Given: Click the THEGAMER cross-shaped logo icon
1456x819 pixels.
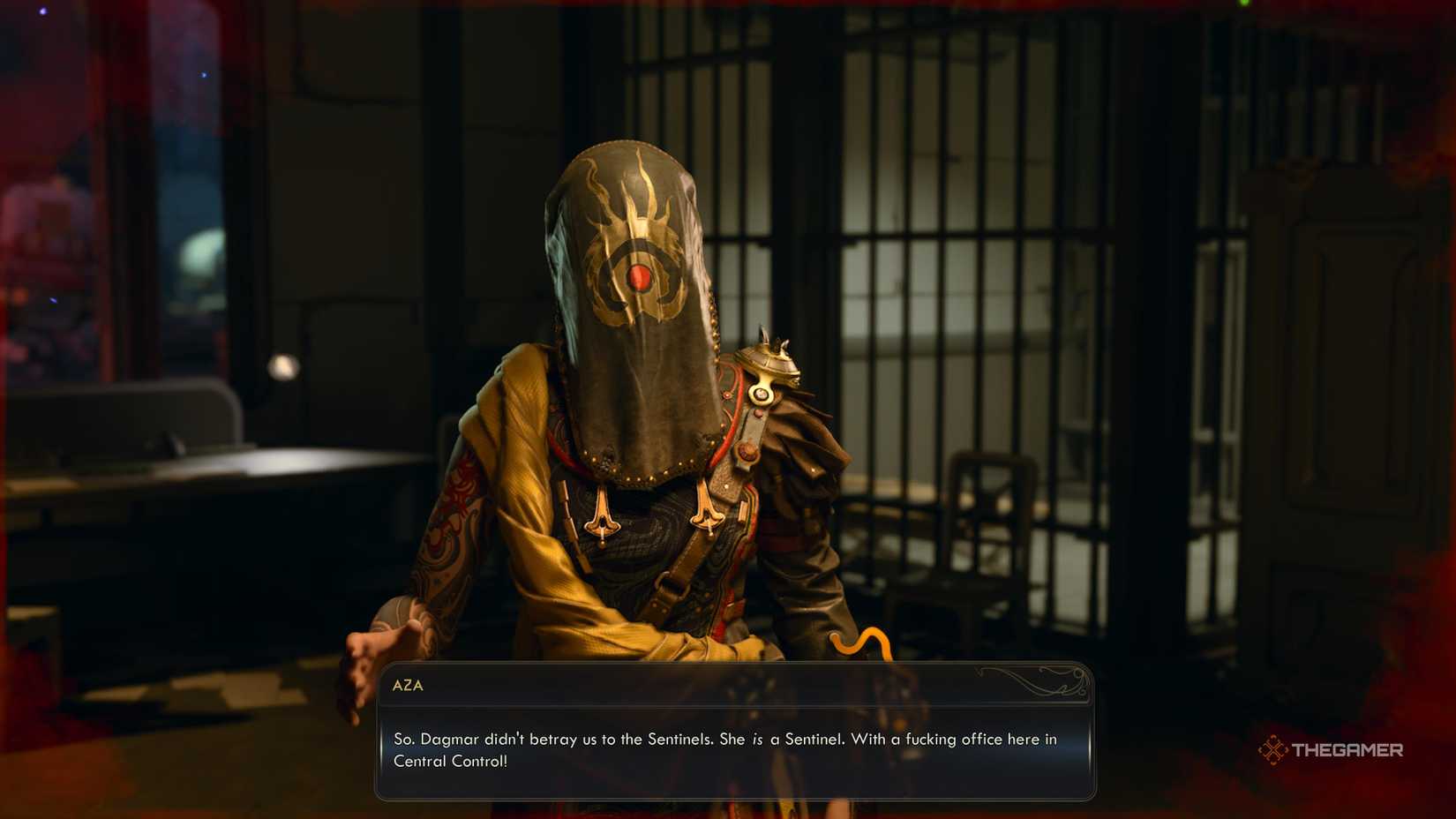Looking at the screenshot, I should pos(1273,751).
